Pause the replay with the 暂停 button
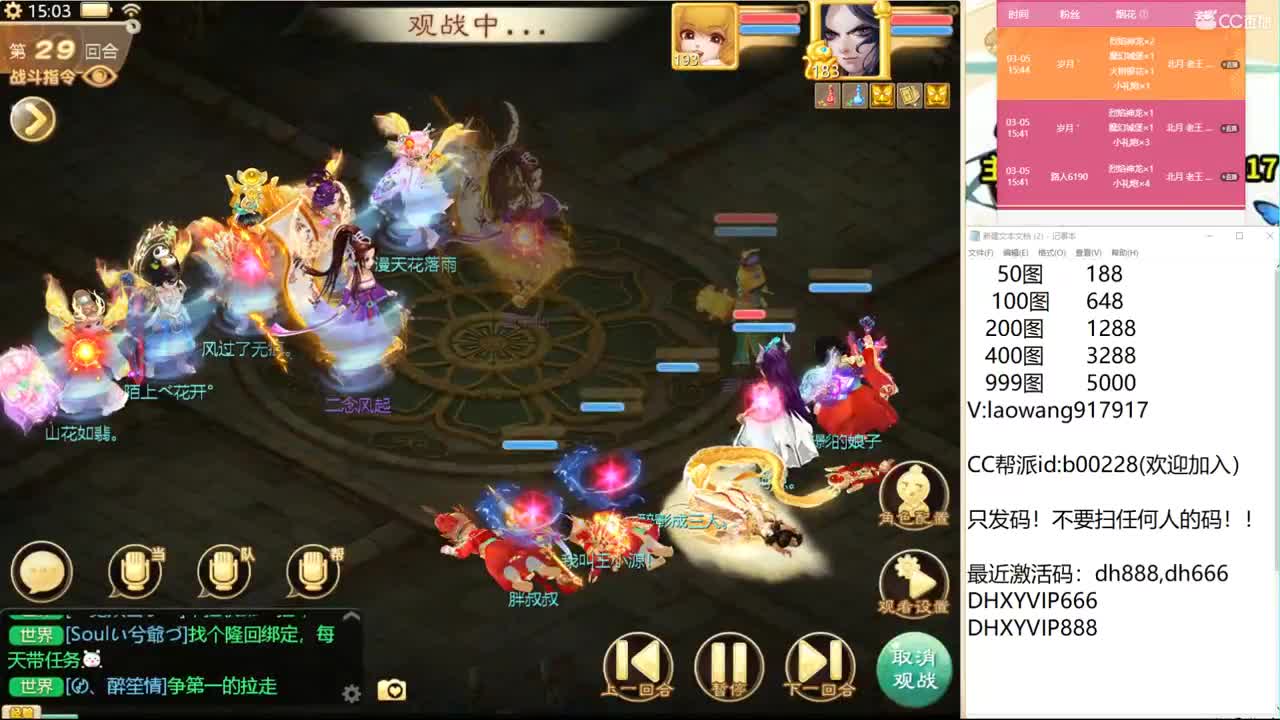This screenshot has width=1280, height=720. tap(728, 663)
